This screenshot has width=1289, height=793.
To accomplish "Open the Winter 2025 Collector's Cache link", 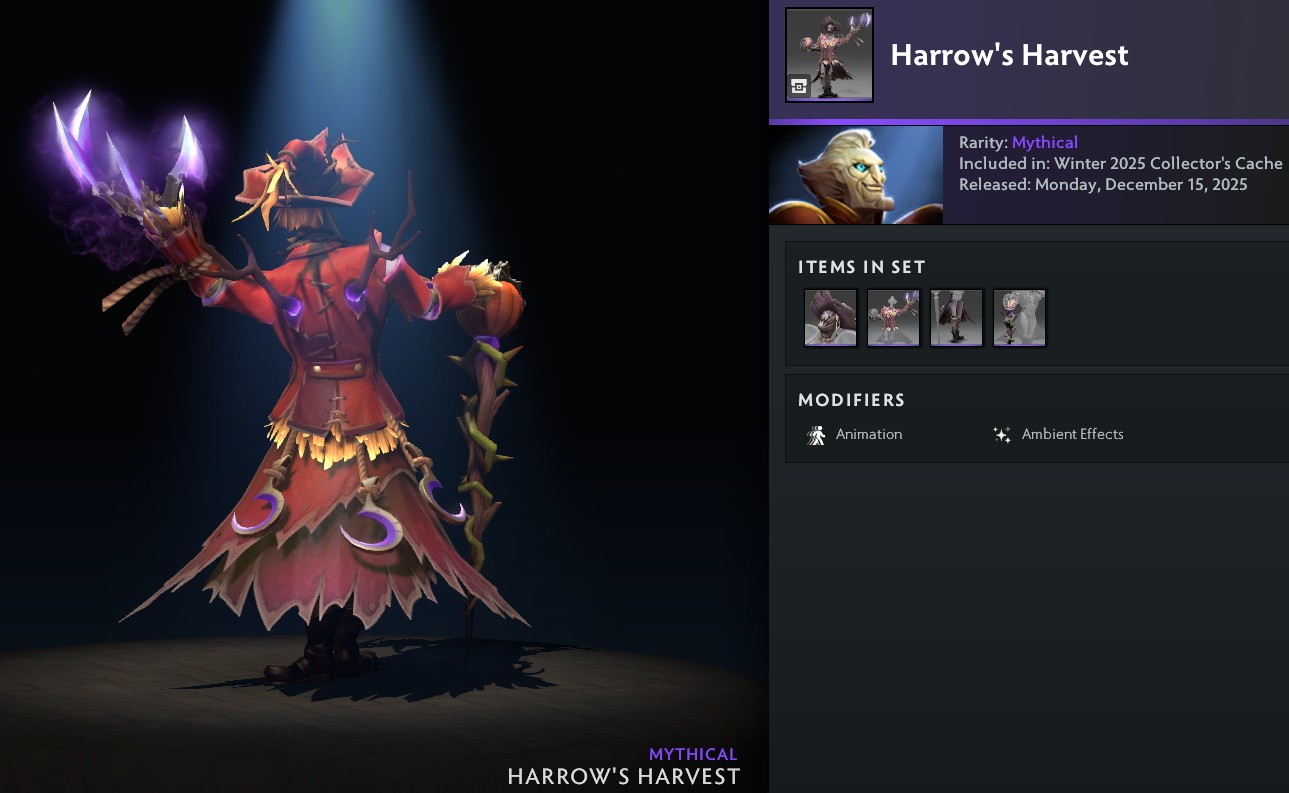I will pyautogui.click(x=1168, y=163).
